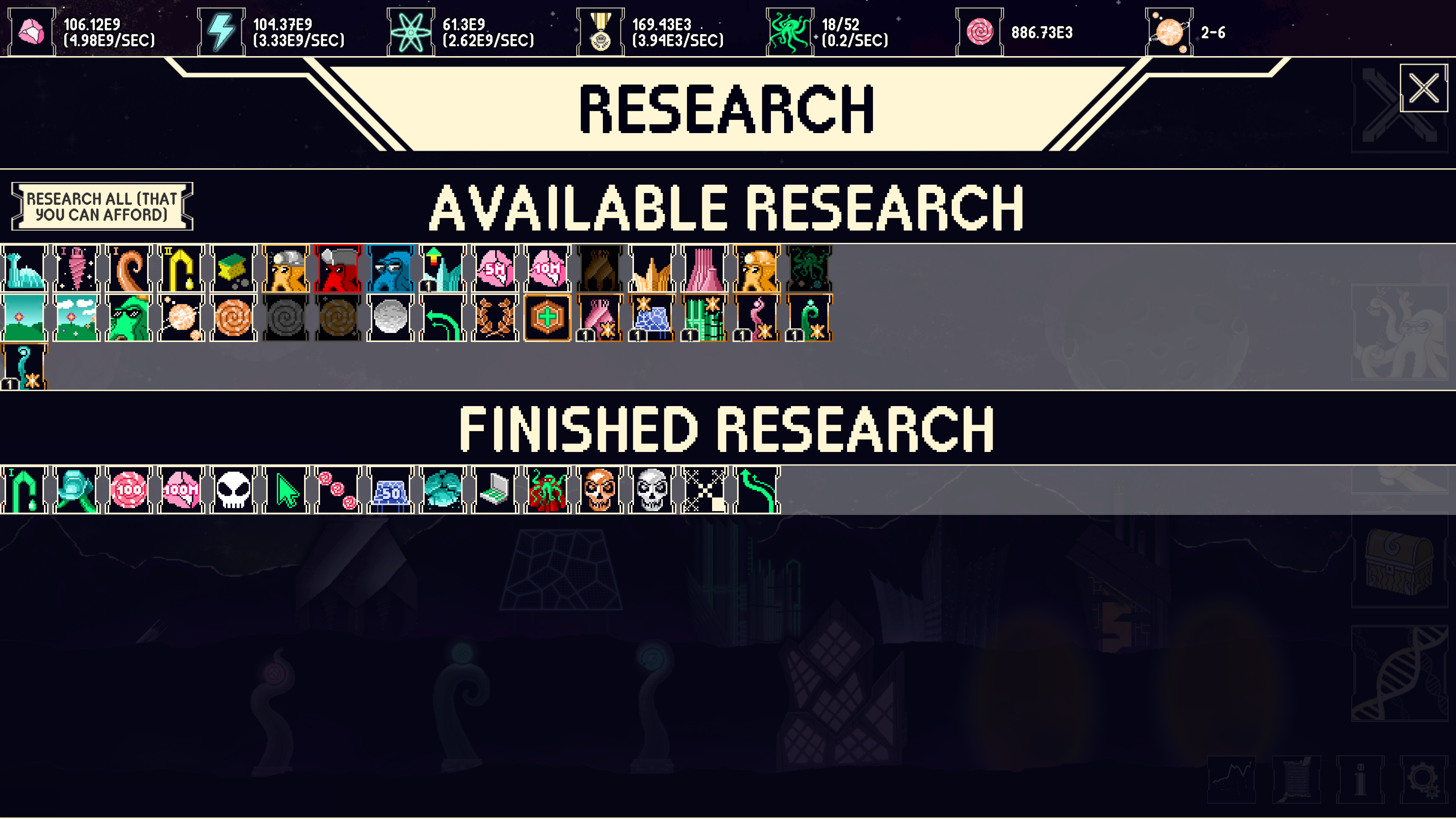Click the medal resource icon
Image resolution: width=1456 pixels, height=819 pixels.
(x=601, y=31)
